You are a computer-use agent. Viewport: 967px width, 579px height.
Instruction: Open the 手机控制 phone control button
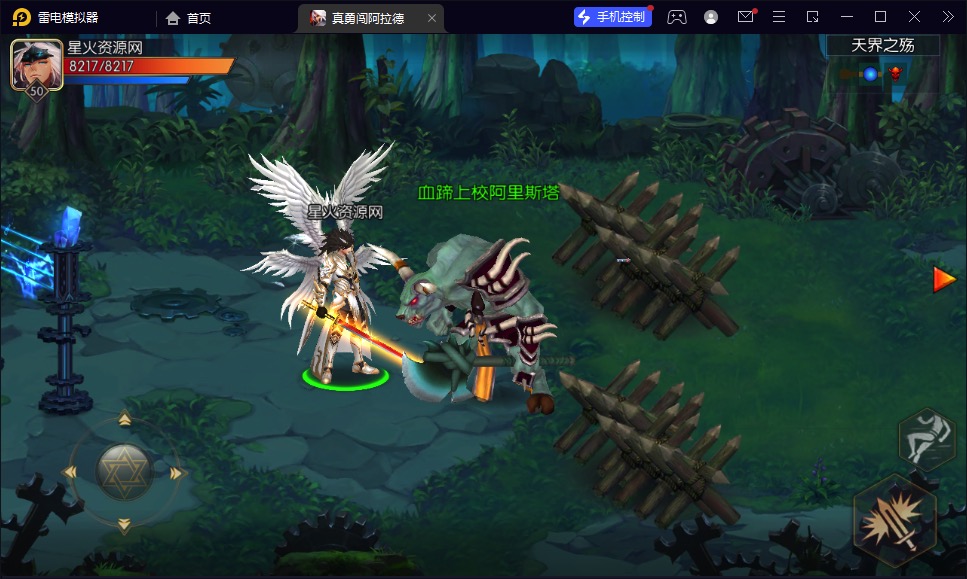[x=612, y=17]
